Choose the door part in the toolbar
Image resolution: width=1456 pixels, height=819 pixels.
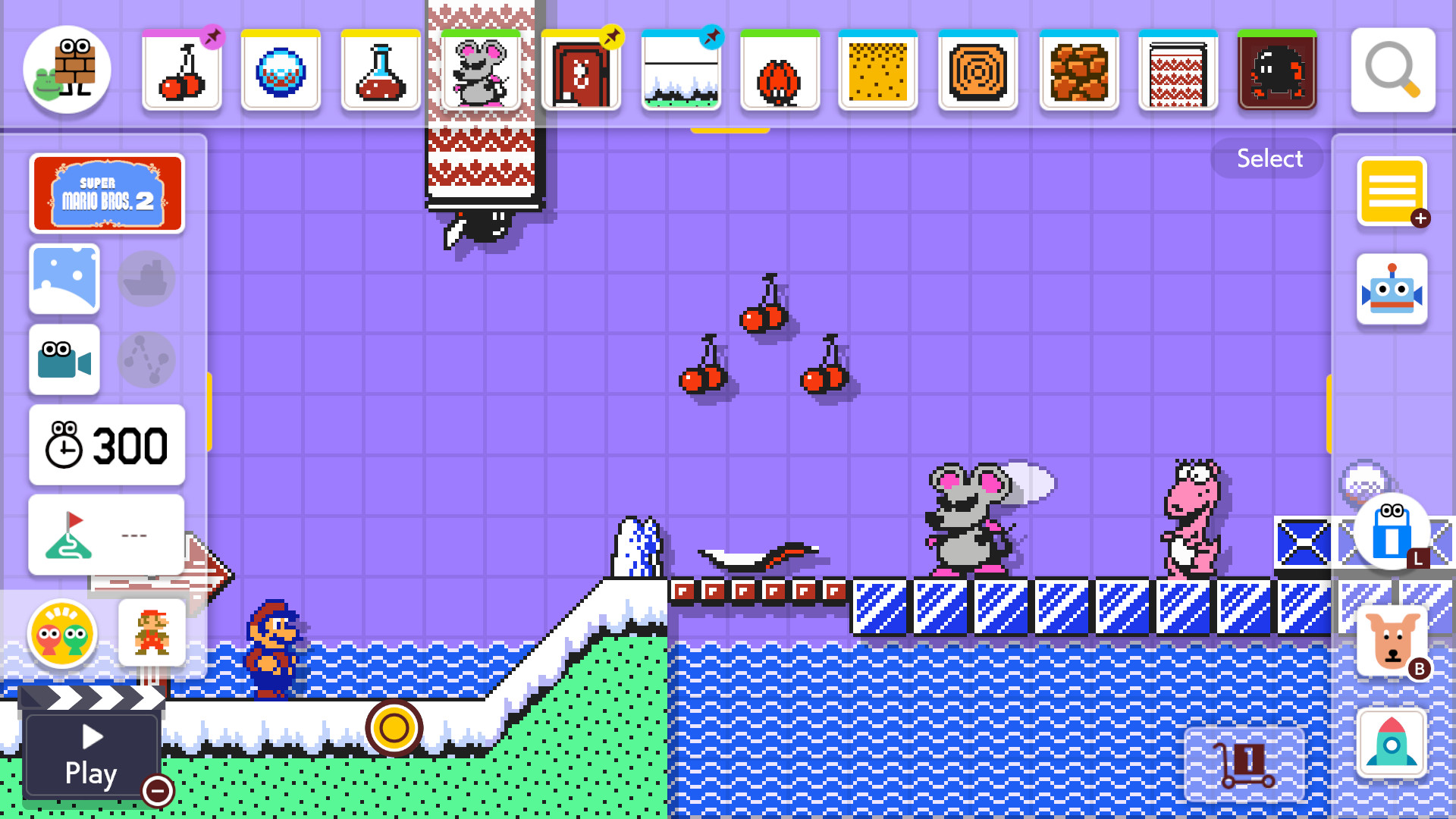click(581, 71)
